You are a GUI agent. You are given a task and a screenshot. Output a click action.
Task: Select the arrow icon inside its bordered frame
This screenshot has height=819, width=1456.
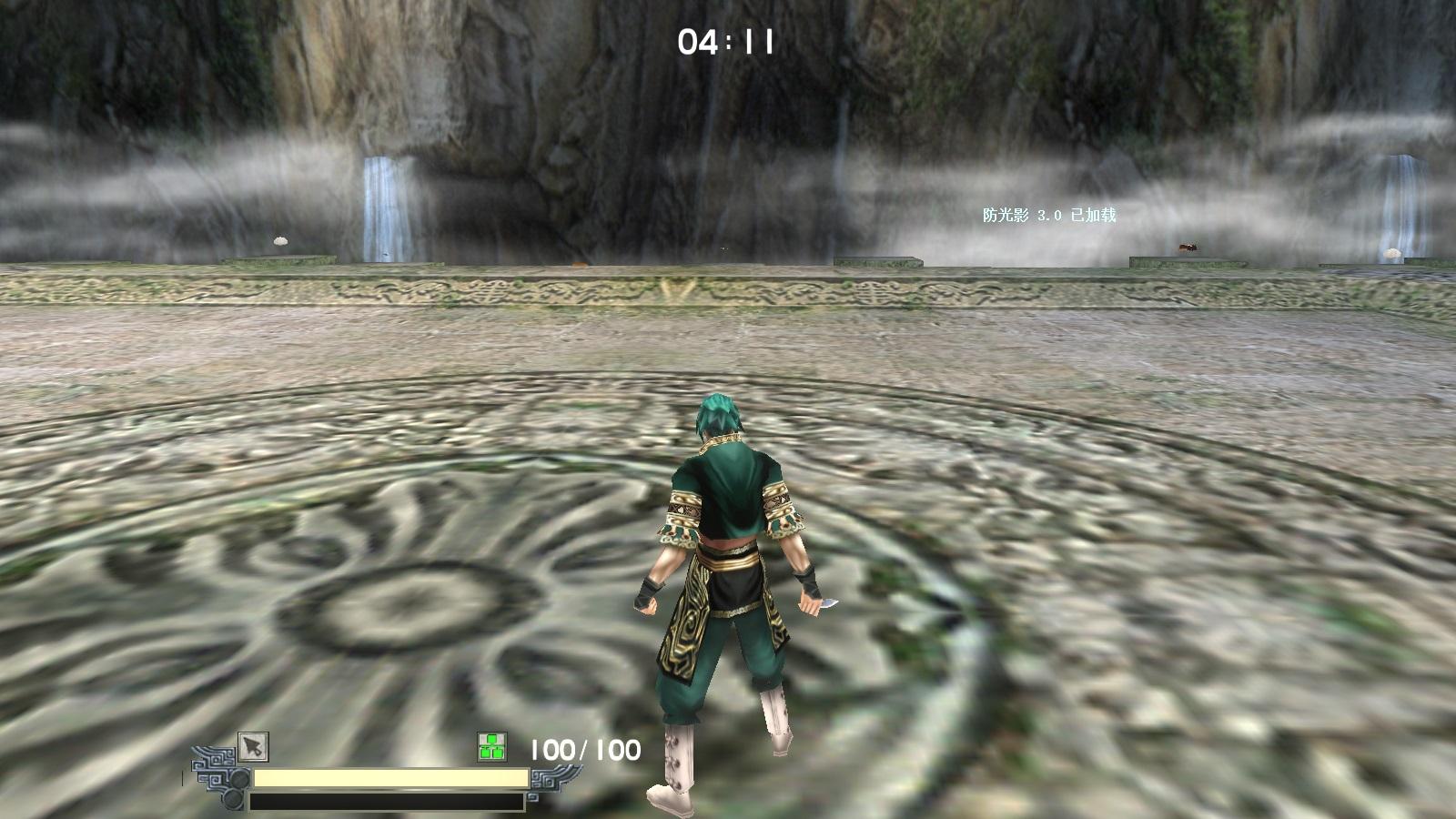(253, 746)
